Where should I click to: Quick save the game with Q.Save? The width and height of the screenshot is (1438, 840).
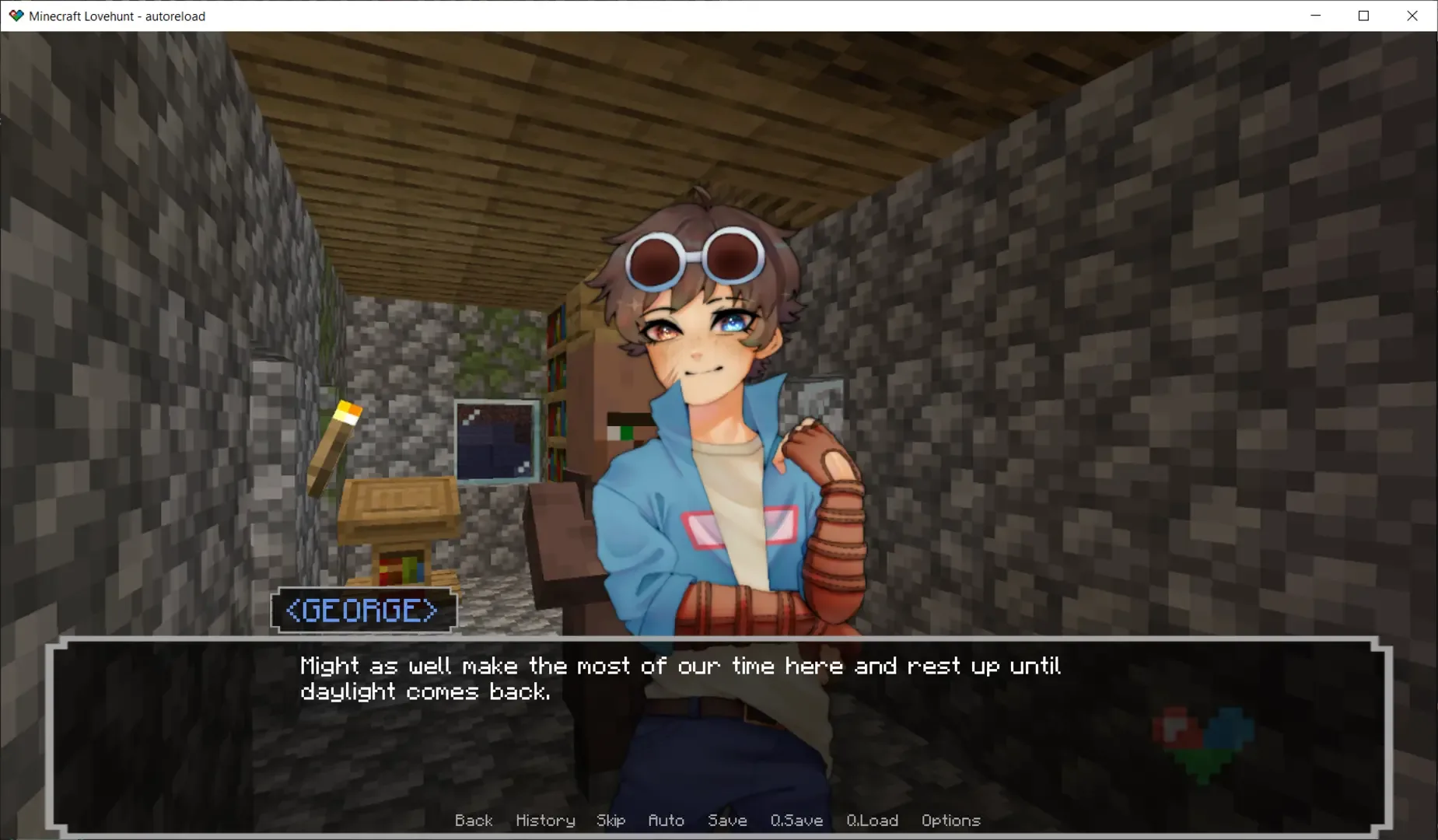(796, 821)
